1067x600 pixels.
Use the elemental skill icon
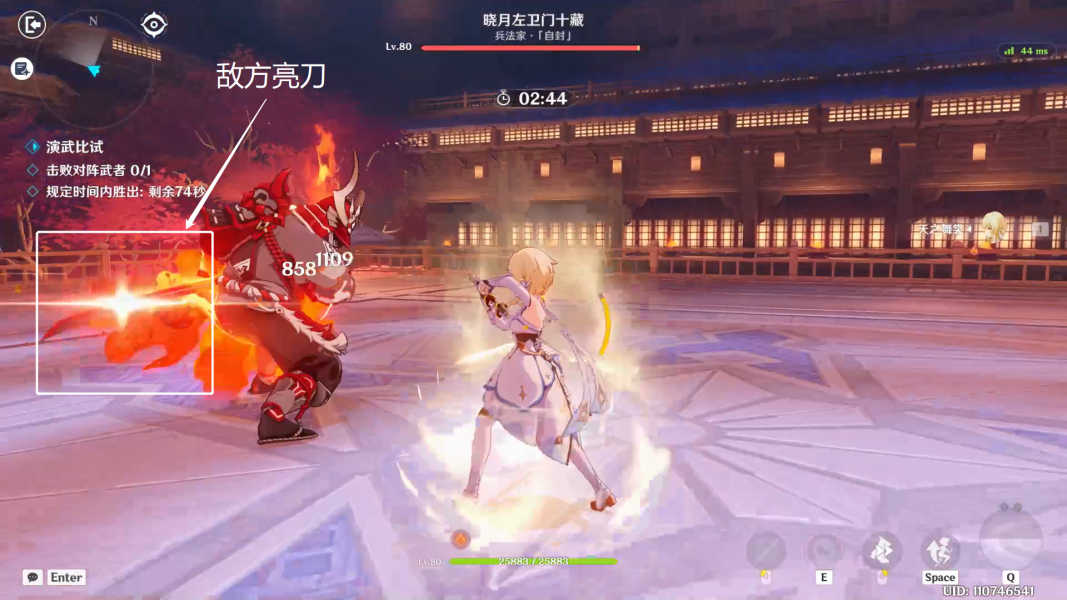[824, 550]
